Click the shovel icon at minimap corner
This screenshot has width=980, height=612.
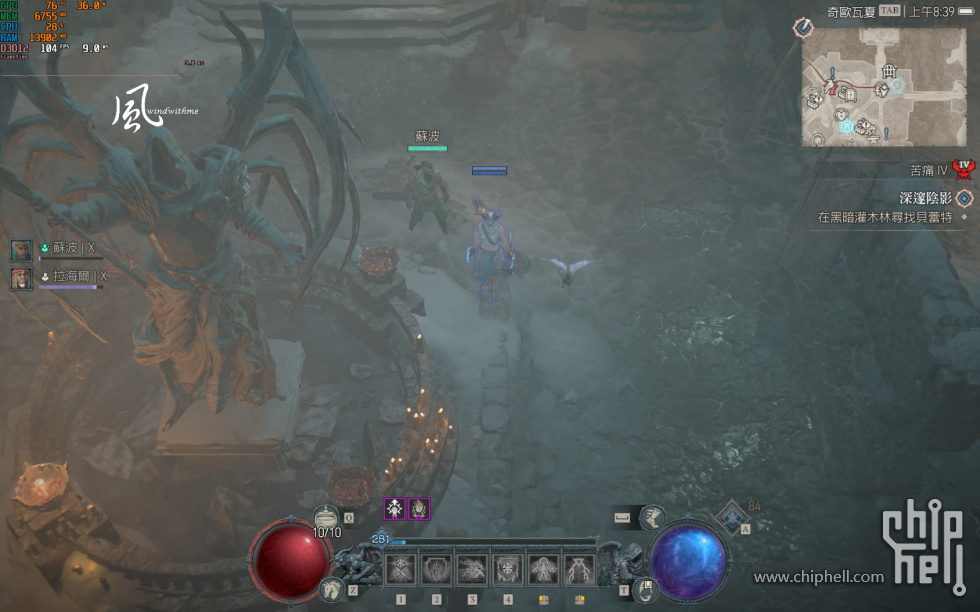805,28
